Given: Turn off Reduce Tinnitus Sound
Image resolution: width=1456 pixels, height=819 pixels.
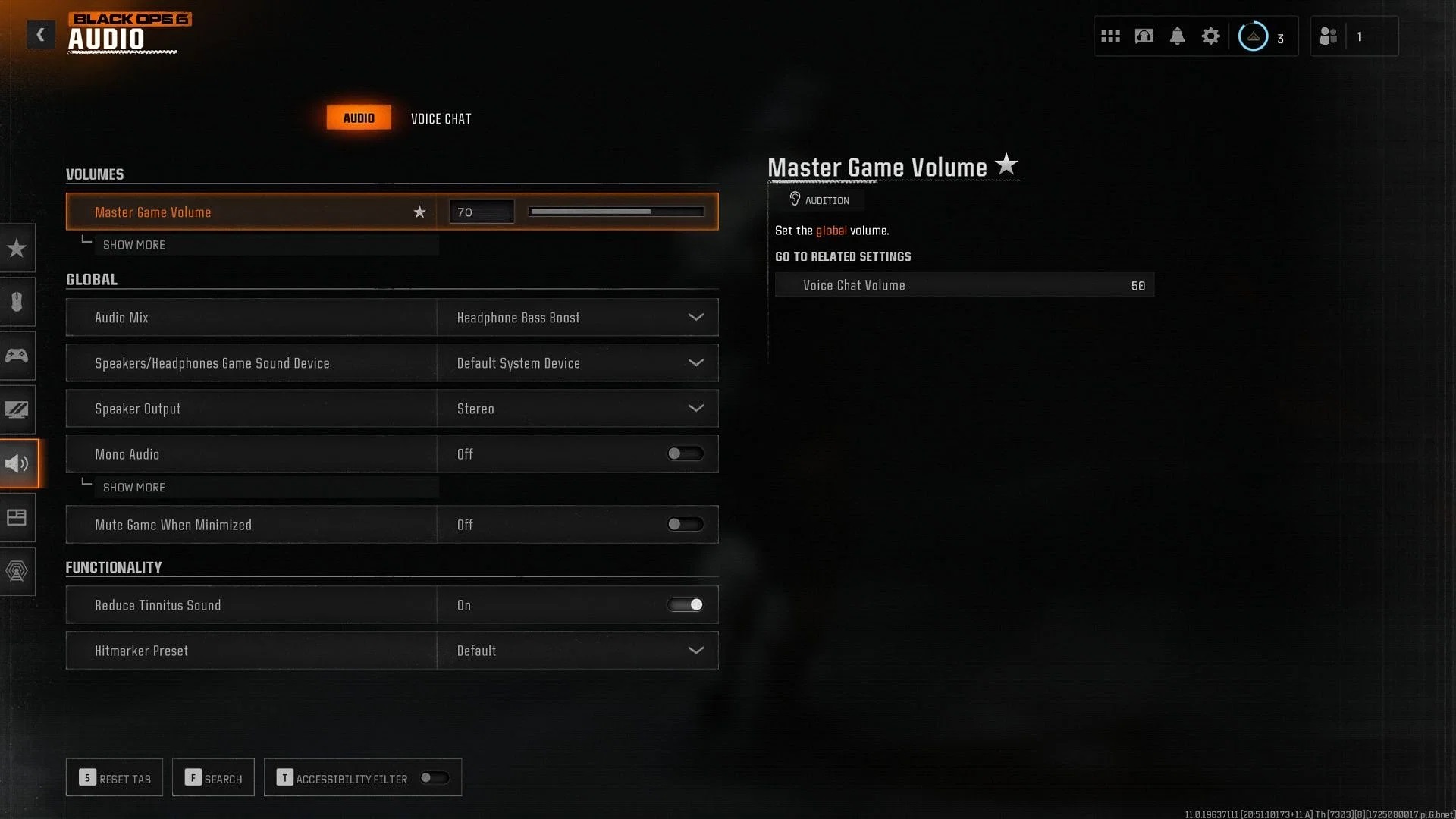Looking at the screenshot, I should pyautogui.click(x=684, y=605).
